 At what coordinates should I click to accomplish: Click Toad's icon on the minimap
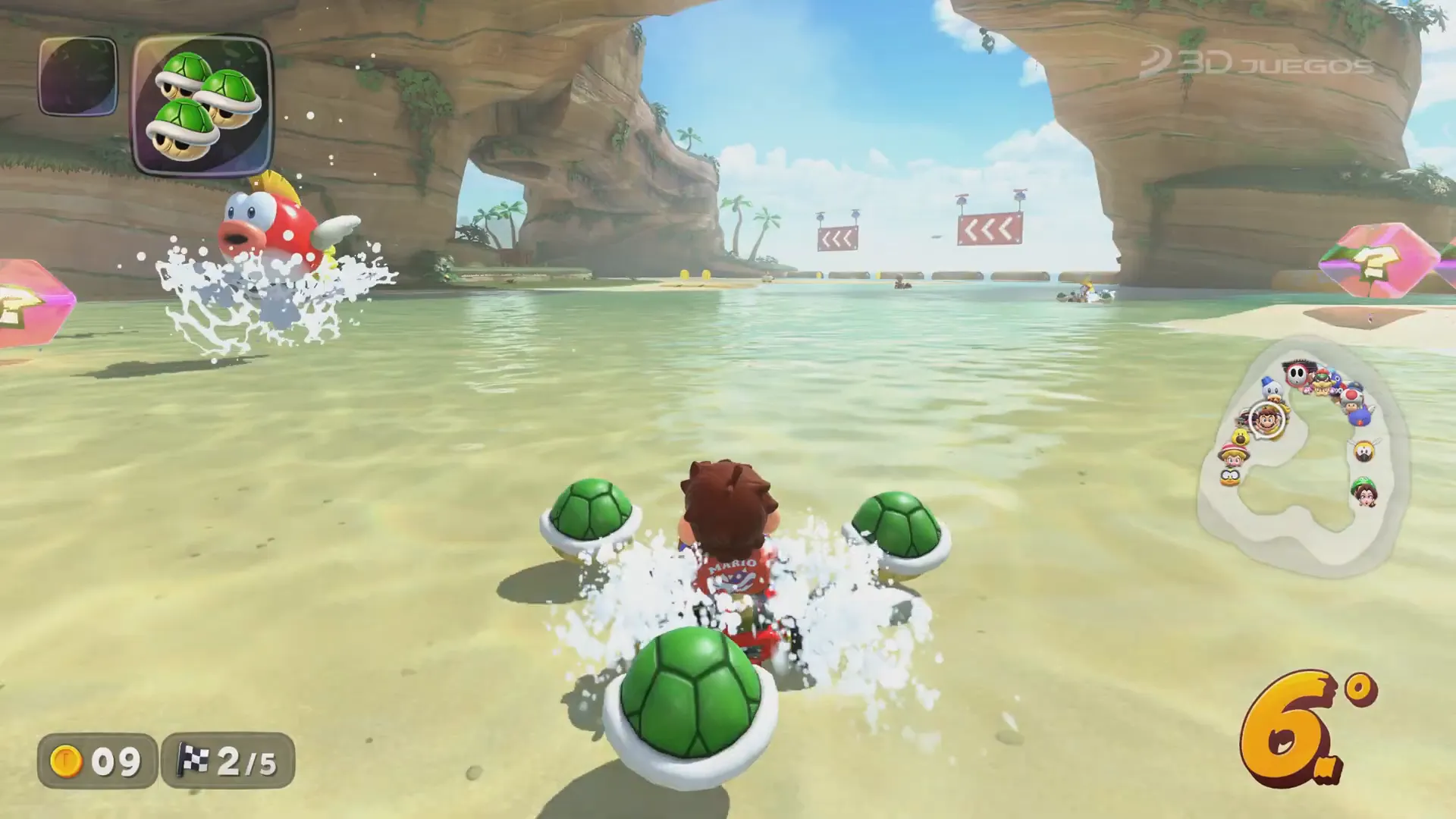point(1351,398)
